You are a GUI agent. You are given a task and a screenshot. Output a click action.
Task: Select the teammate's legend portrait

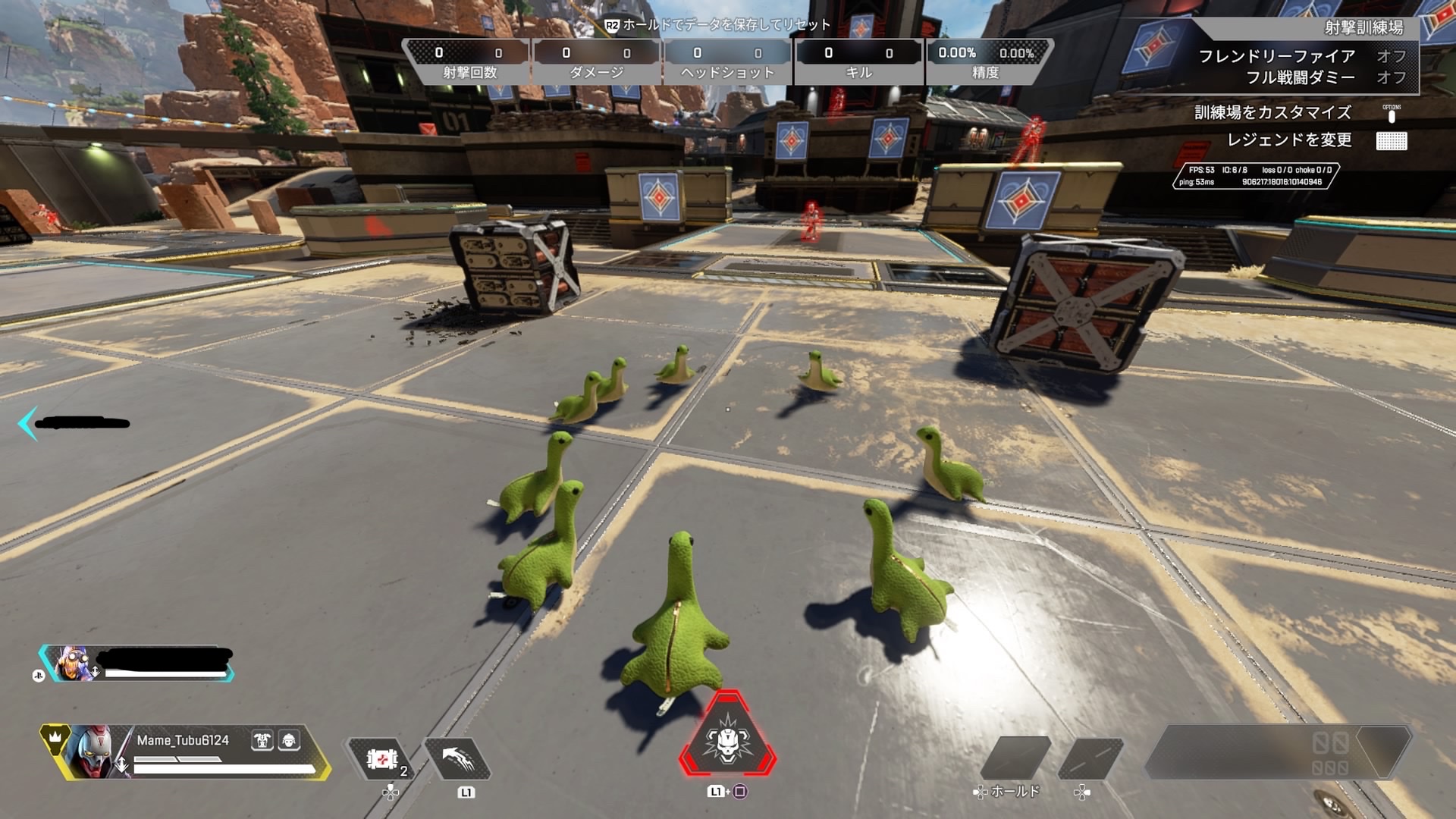point(71,664)
